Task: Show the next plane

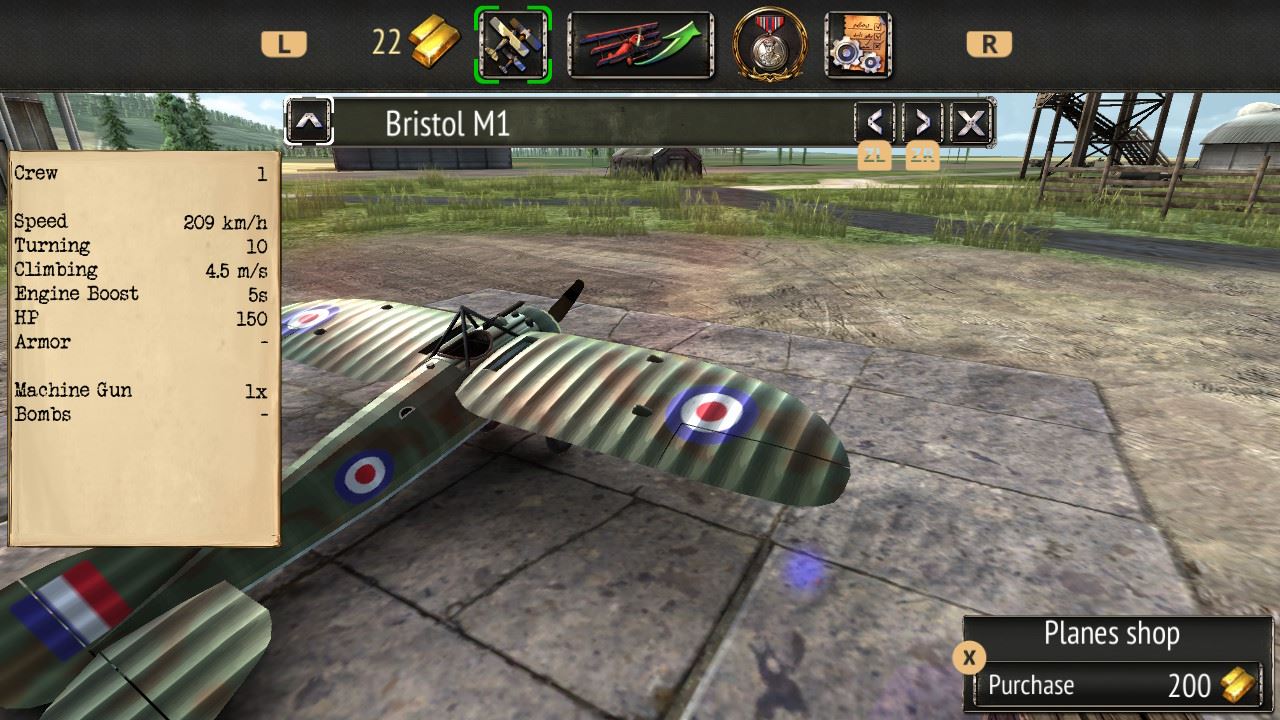Action: [x=922, y=123]
